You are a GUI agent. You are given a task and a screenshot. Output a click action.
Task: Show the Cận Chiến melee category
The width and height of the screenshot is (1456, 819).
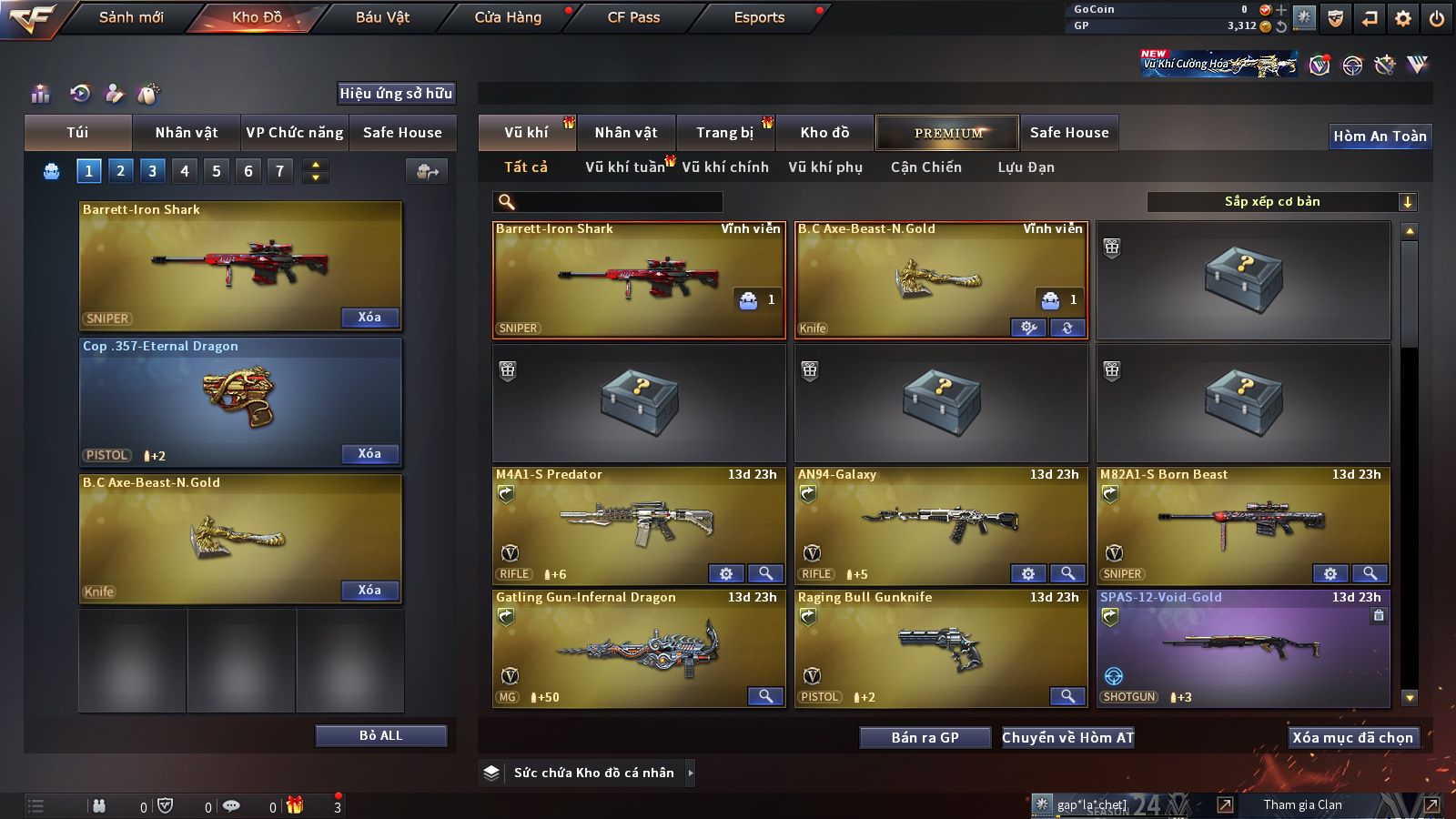(x=925, y=167)
